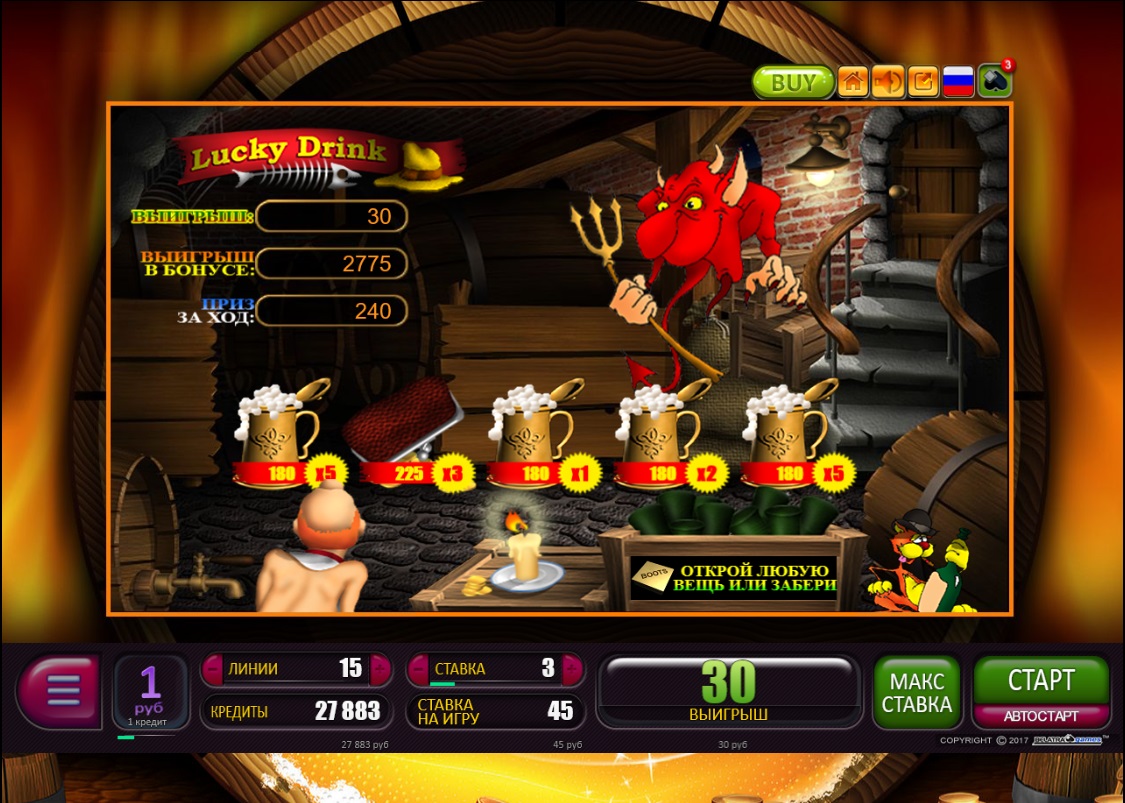1125x803 pixels.
Task: Go to the home lobby icon
Action: click(x=852, y=82)
